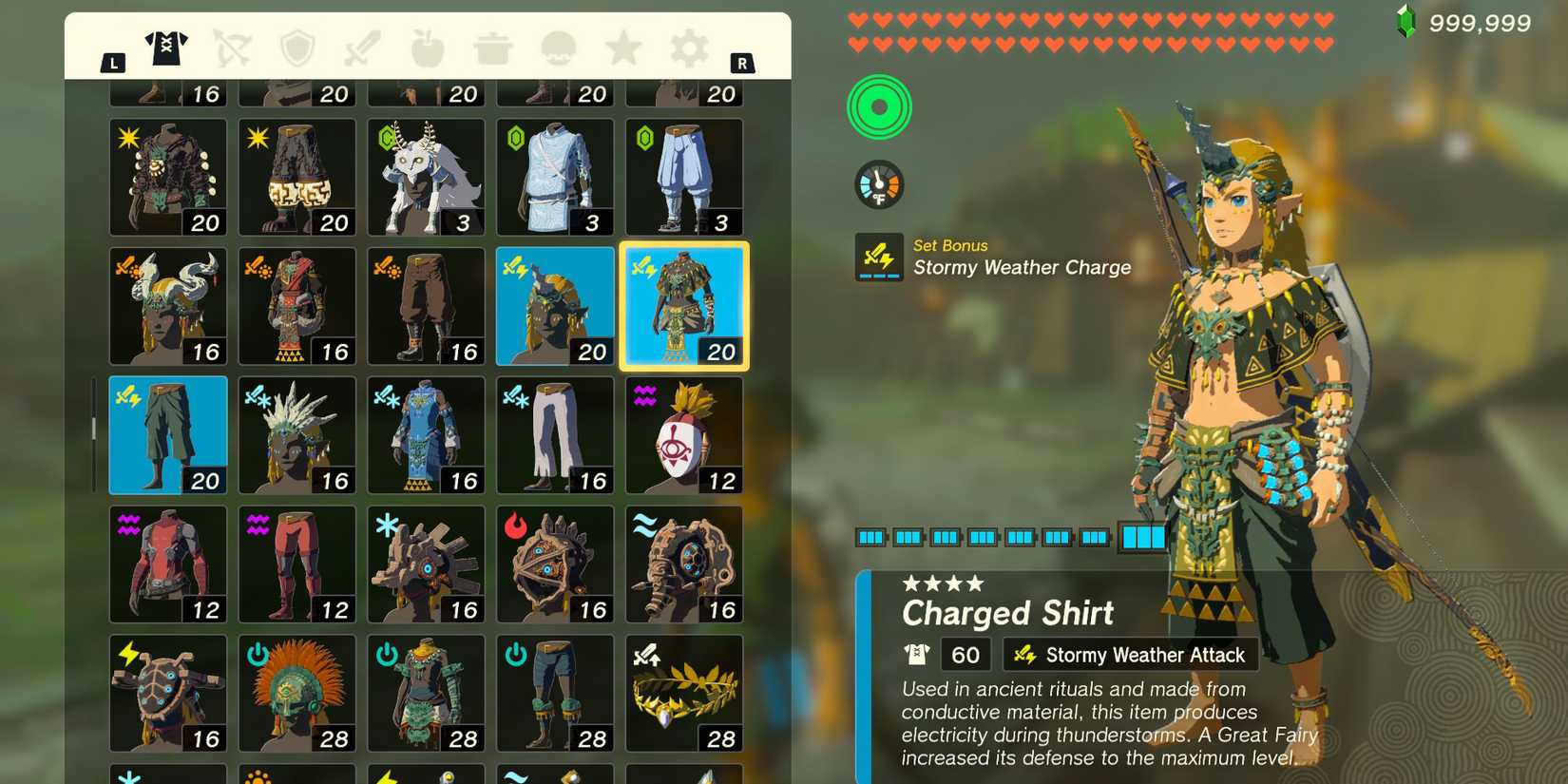This screenshot has width=1568, height=784.
Task: Open the shield inventory icon
Action: pos(297,49)
